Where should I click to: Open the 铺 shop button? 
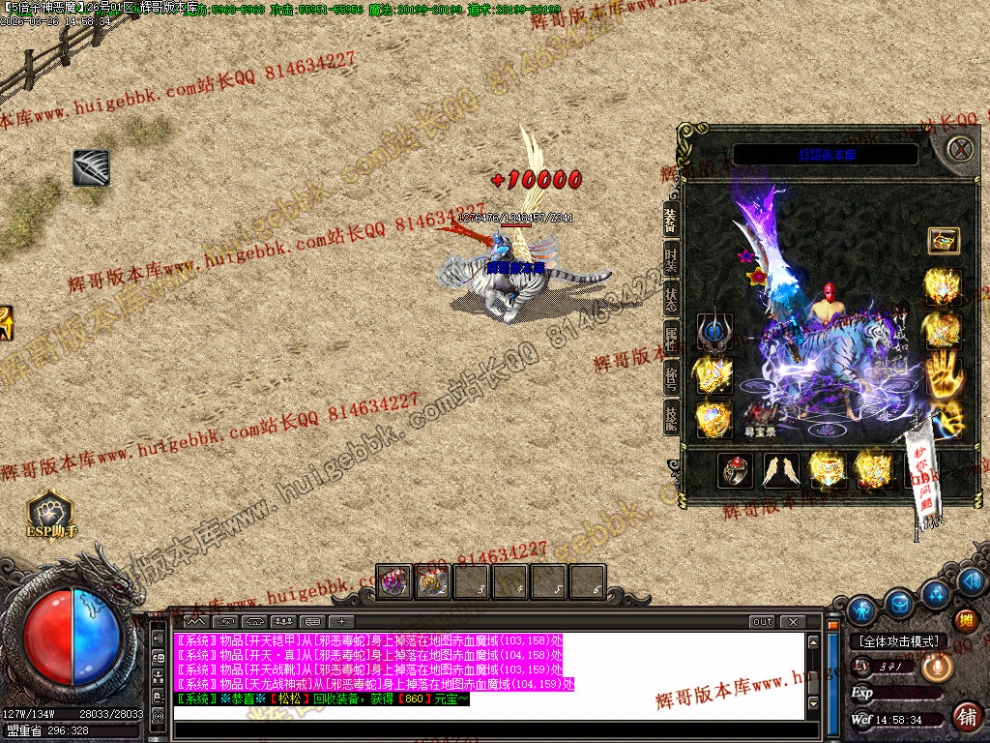pos(966,716)
